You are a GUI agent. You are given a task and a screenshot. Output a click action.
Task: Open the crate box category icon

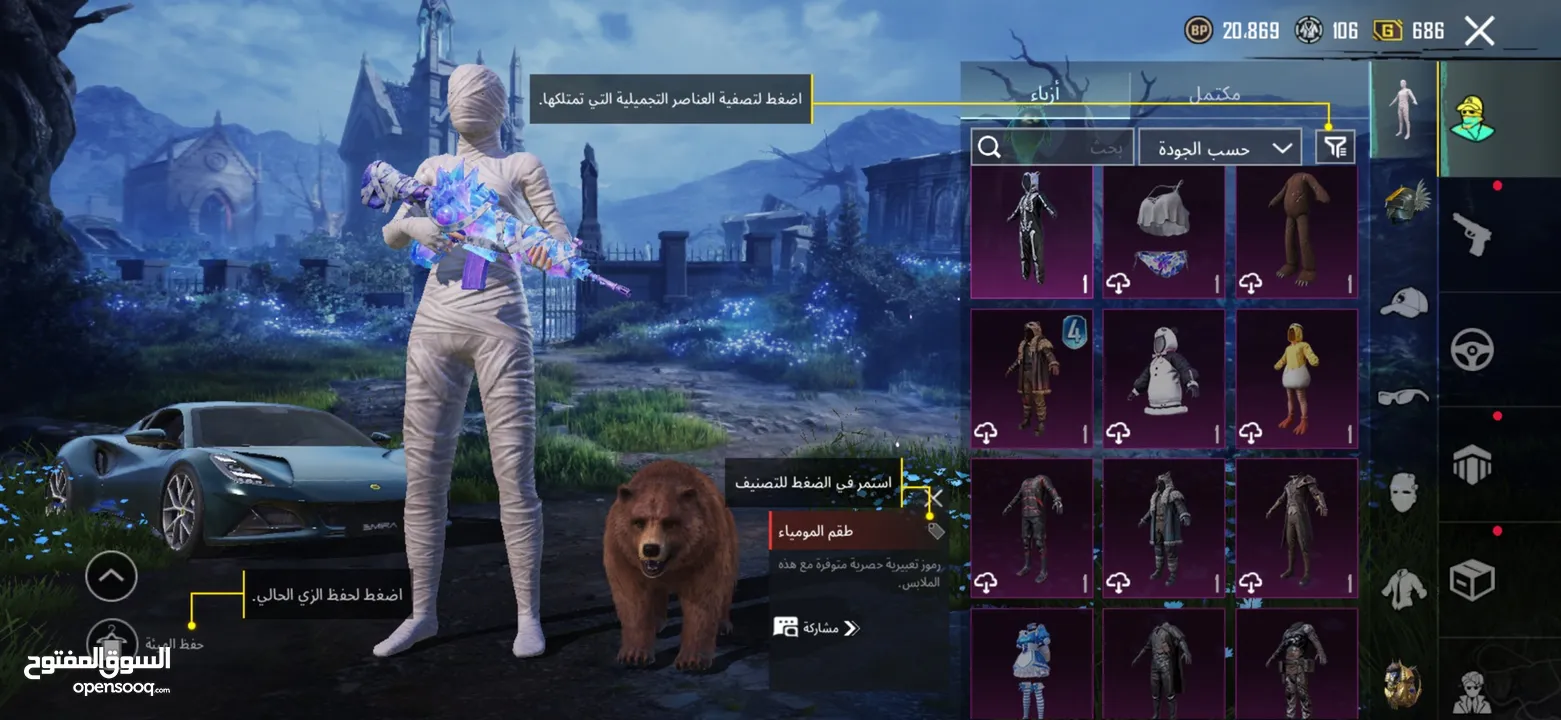1473,576
